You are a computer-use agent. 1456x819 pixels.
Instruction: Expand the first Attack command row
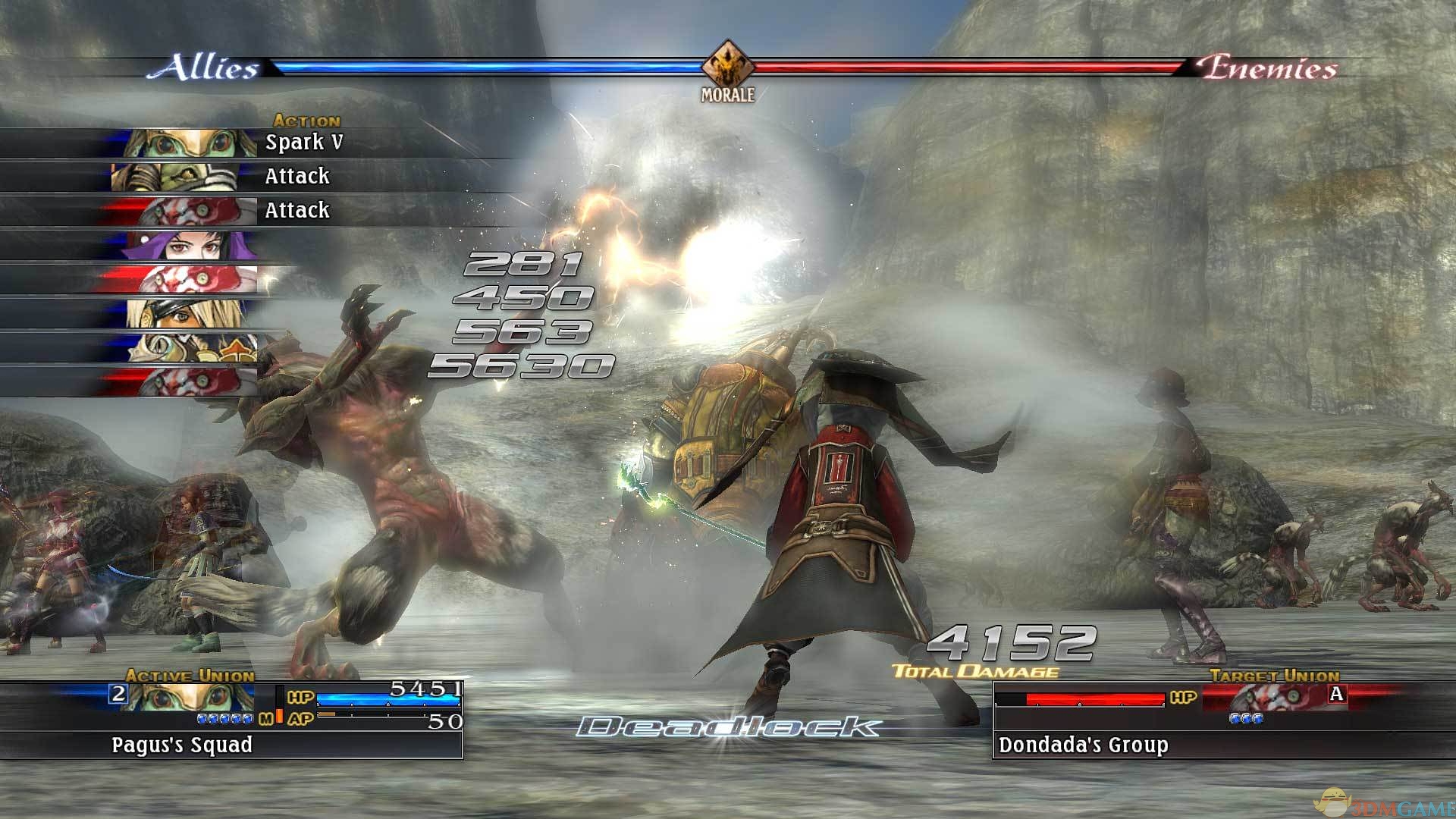pos(296,176)
